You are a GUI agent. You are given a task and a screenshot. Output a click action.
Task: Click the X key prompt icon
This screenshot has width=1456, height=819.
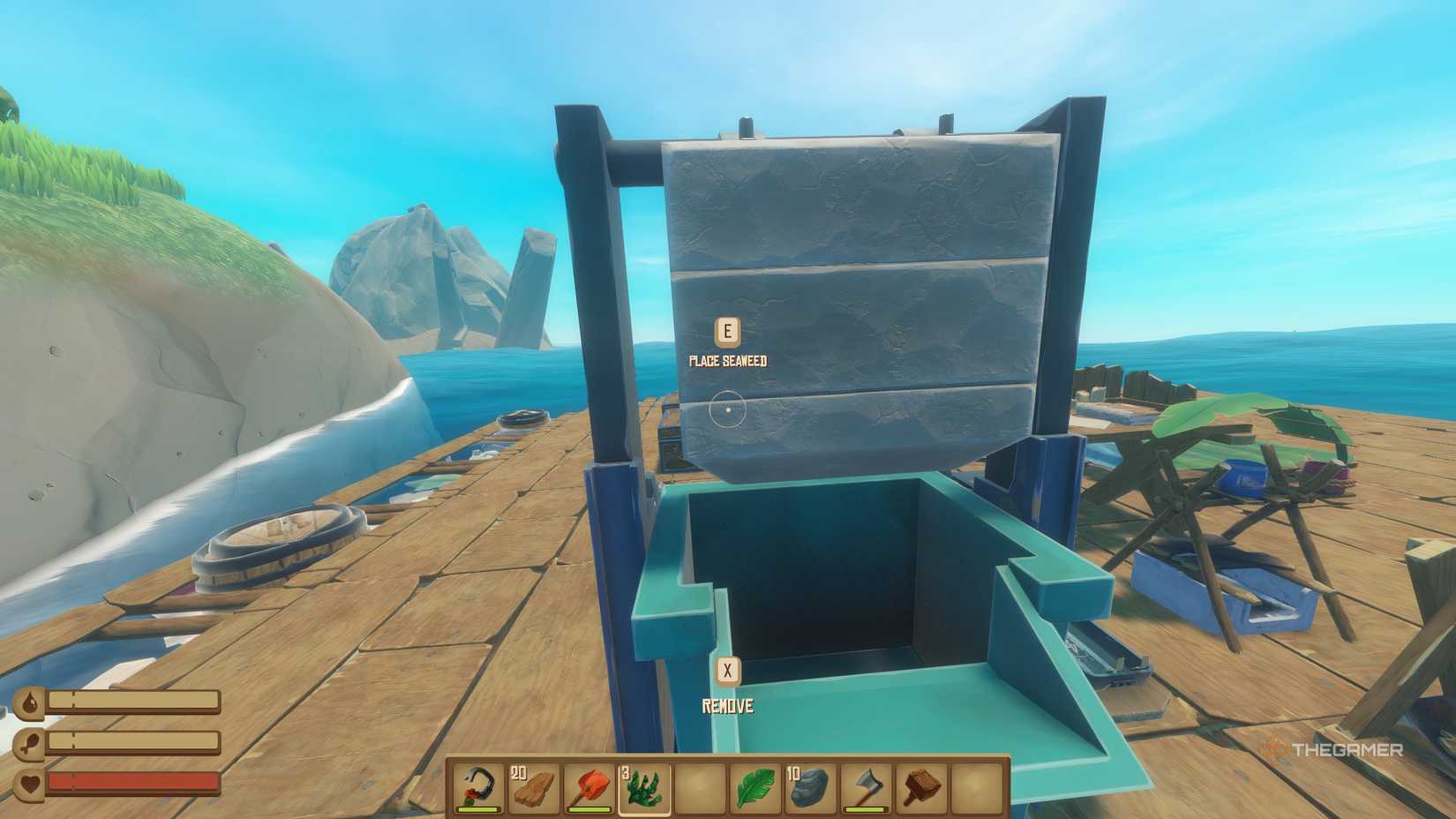click(x=727, y=672)
